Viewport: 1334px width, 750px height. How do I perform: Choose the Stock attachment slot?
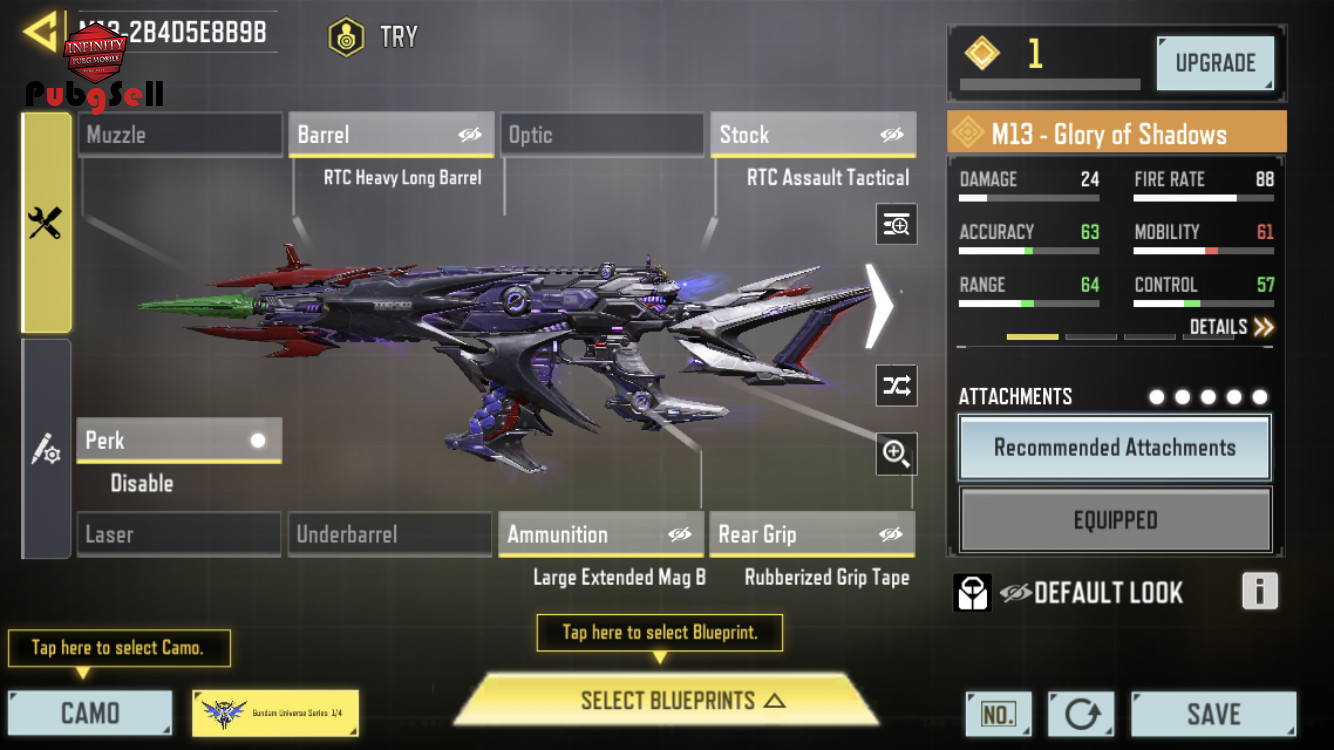813,135
